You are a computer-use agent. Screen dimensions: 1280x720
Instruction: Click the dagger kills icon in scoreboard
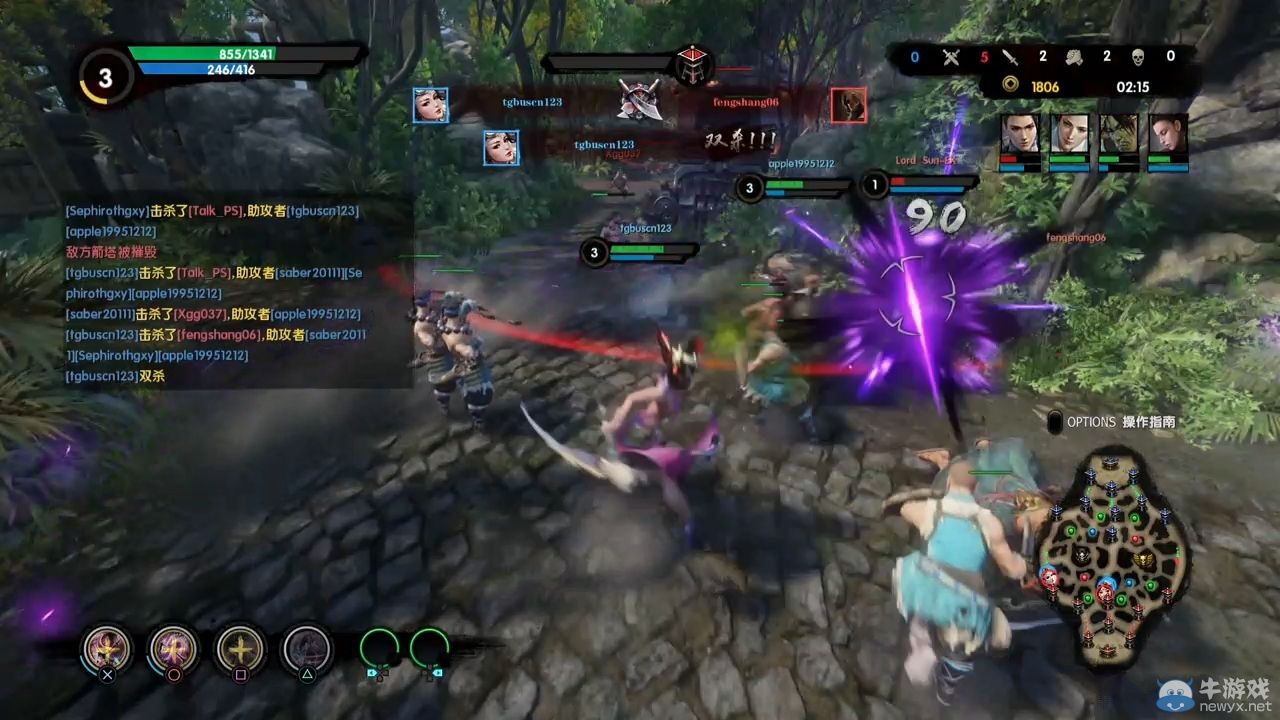pyautogui.click(x=1011, y=57)
